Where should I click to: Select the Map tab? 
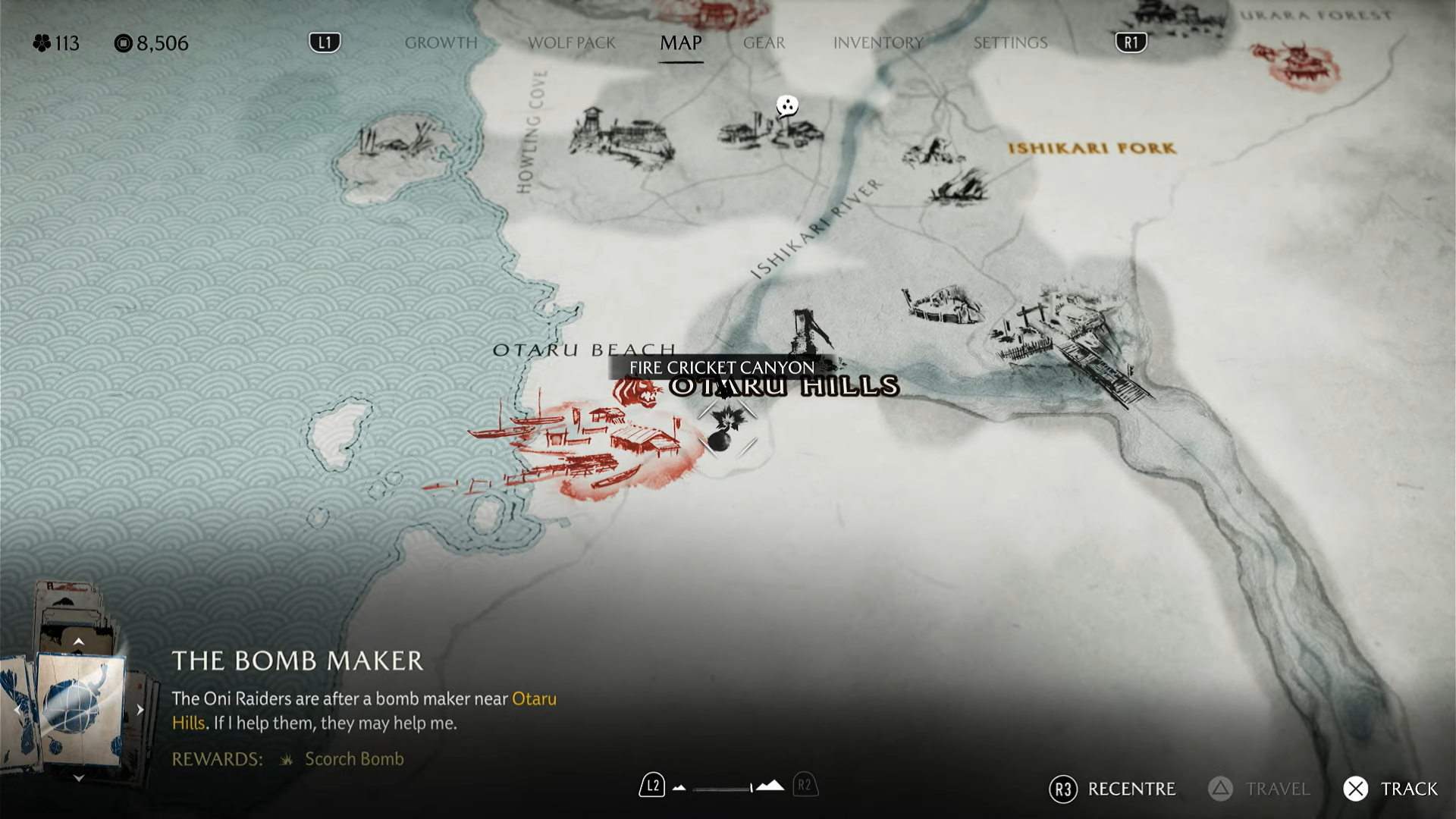[680, 42]
